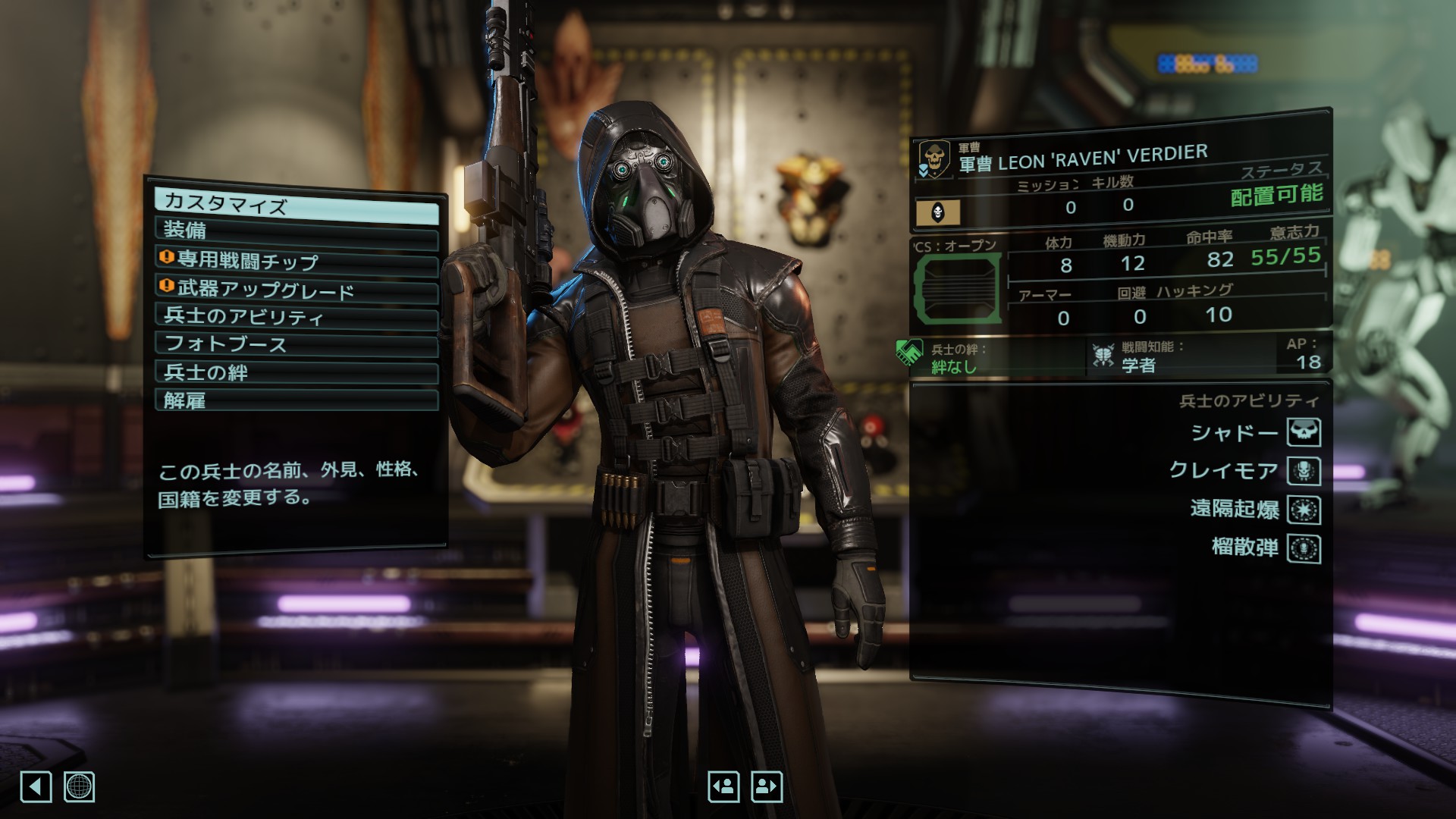This screenshot has width=1456, height=819.
Task: Open 兵士のアビリティ in the menu
Action: coord(296,316)
